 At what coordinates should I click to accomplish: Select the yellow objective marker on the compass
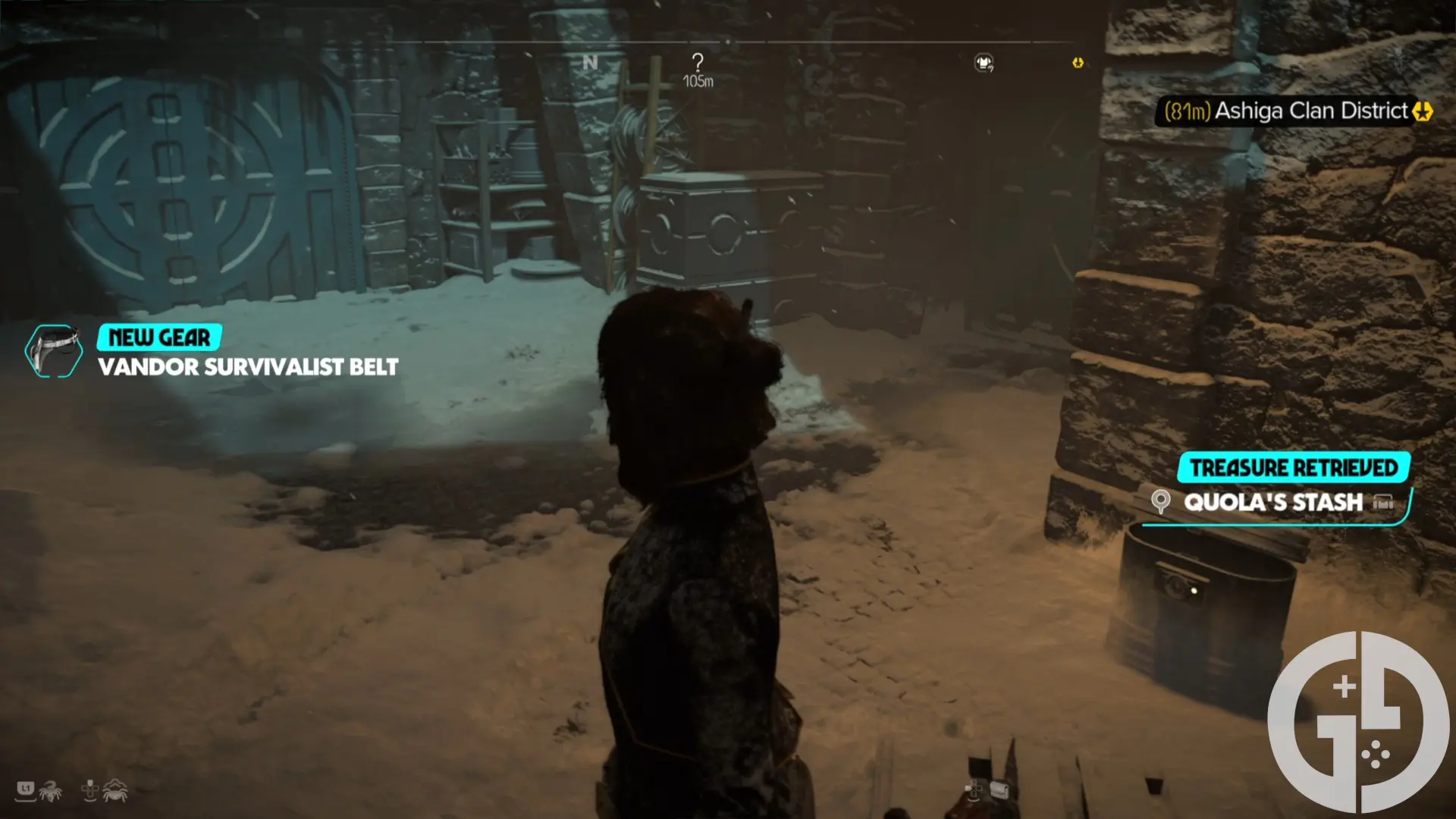1078,63
